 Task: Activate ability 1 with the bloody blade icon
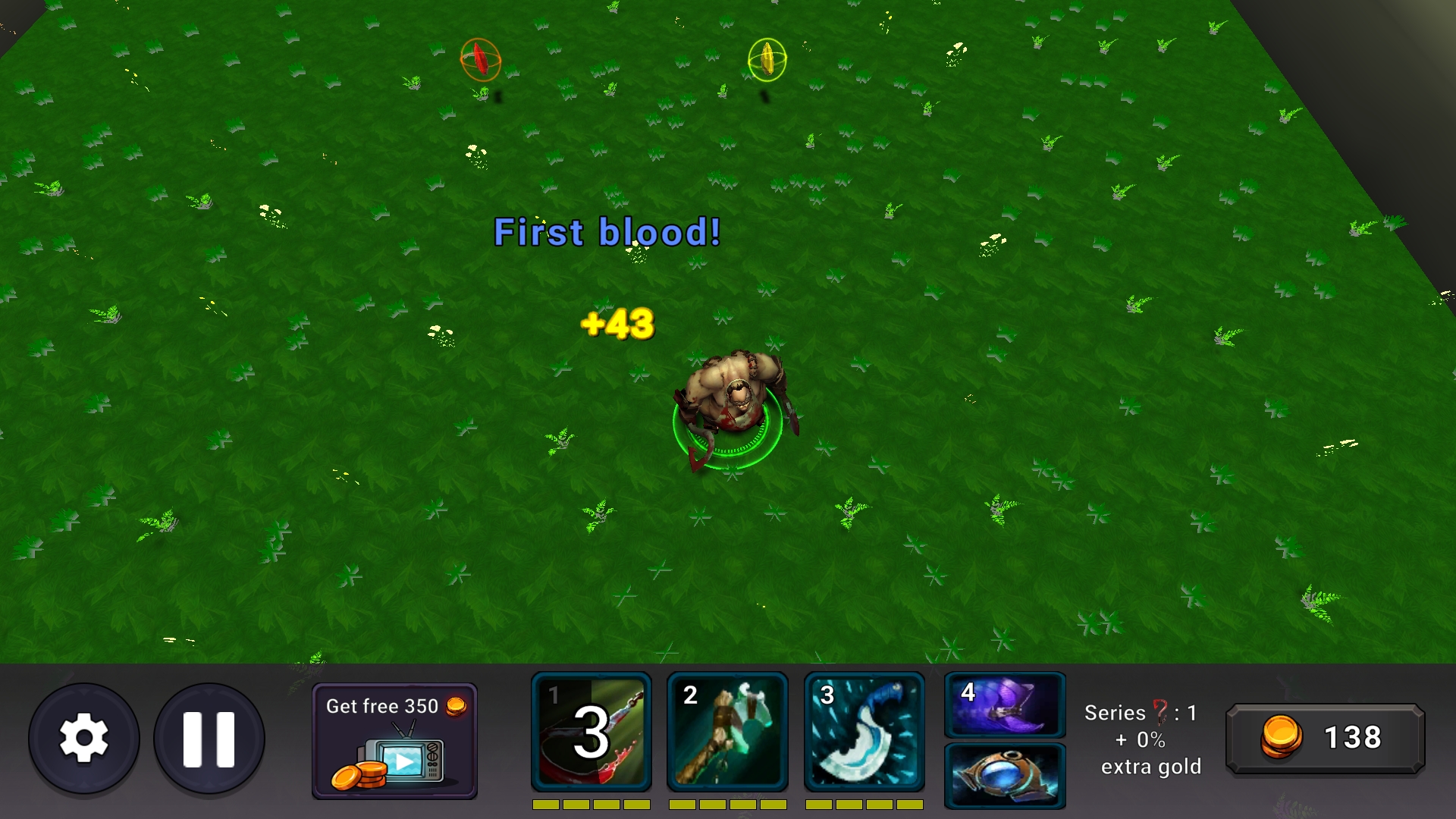point(591,732)
